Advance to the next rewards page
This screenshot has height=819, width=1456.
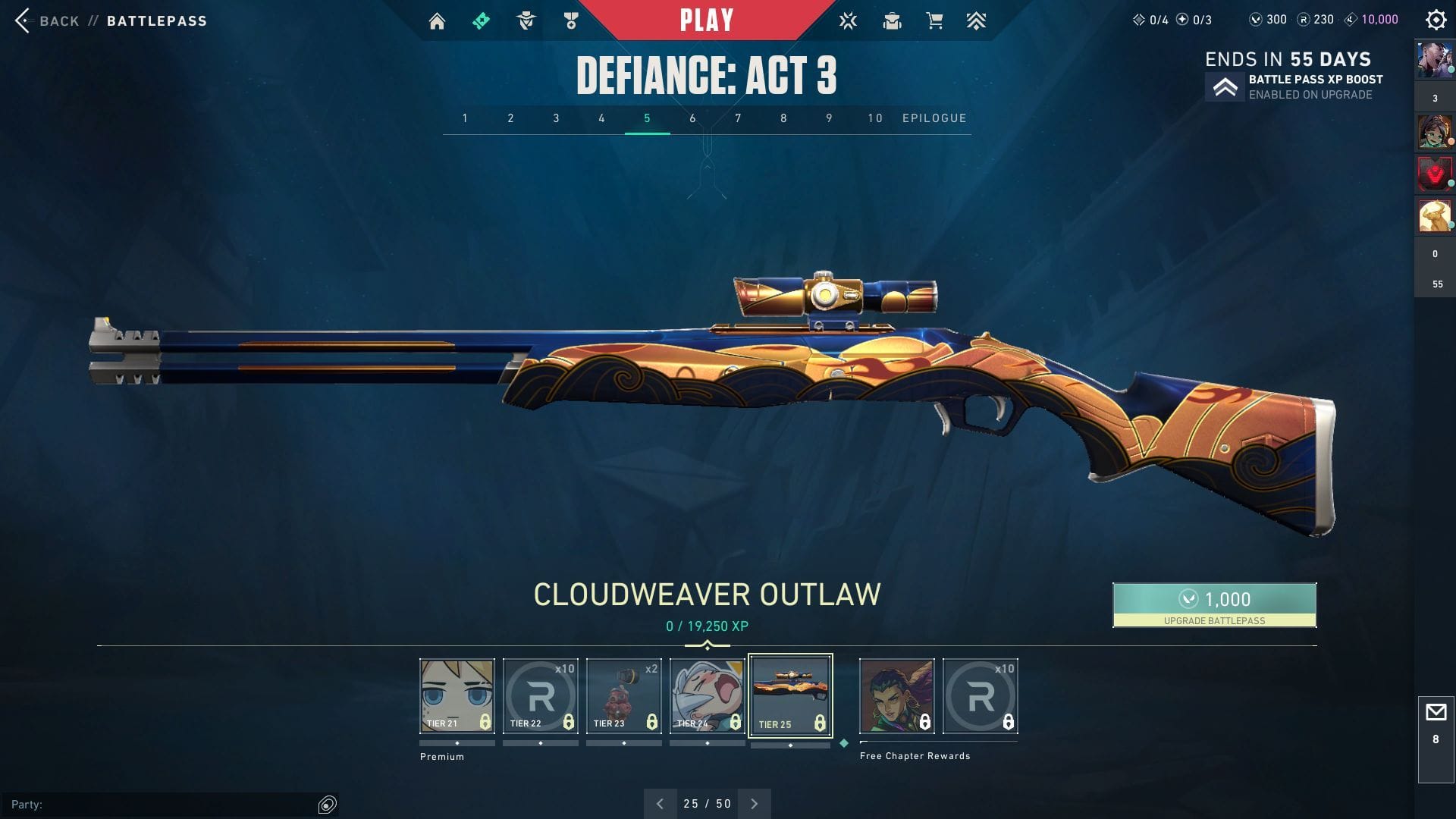(x=754, y=802)
